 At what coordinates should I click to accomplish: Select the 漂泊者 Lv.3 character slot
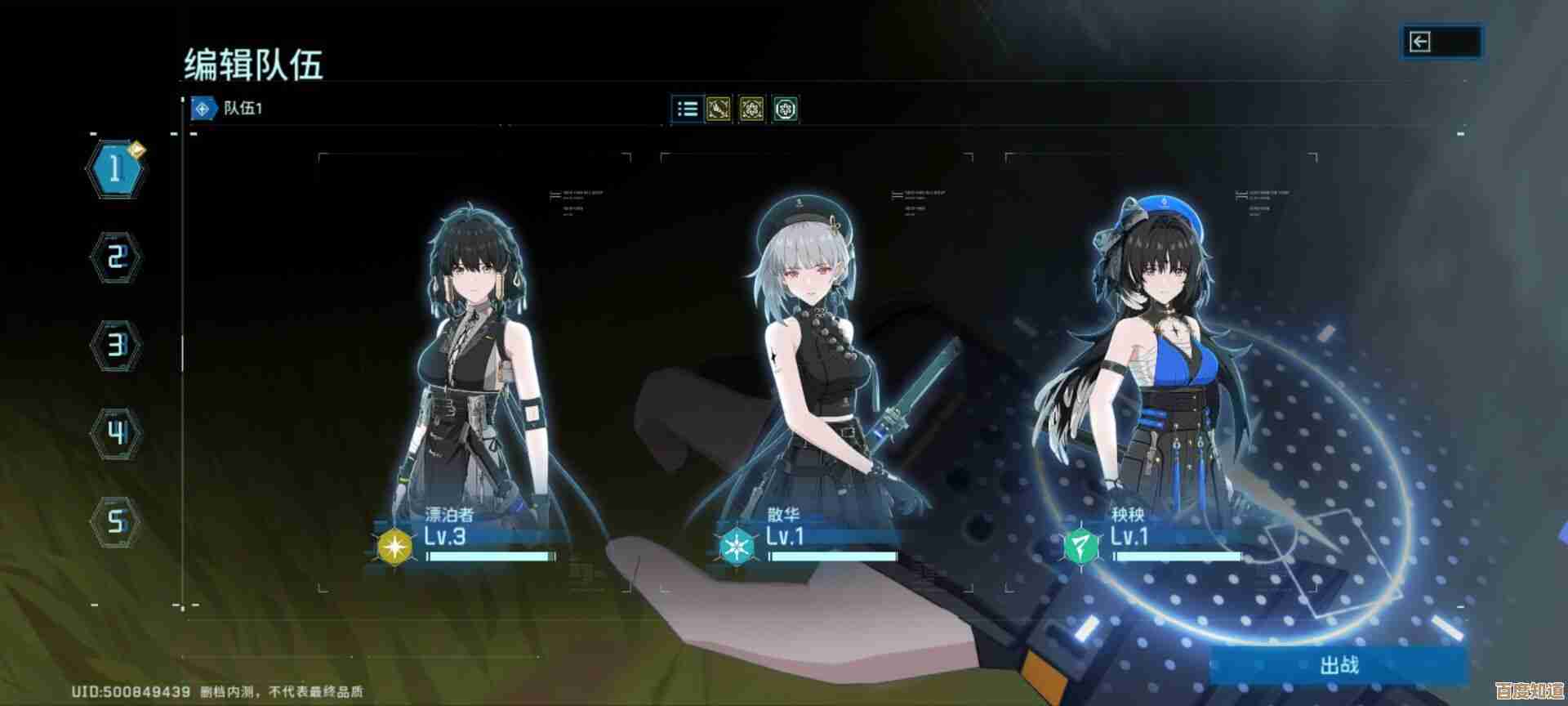click(474, 368)
